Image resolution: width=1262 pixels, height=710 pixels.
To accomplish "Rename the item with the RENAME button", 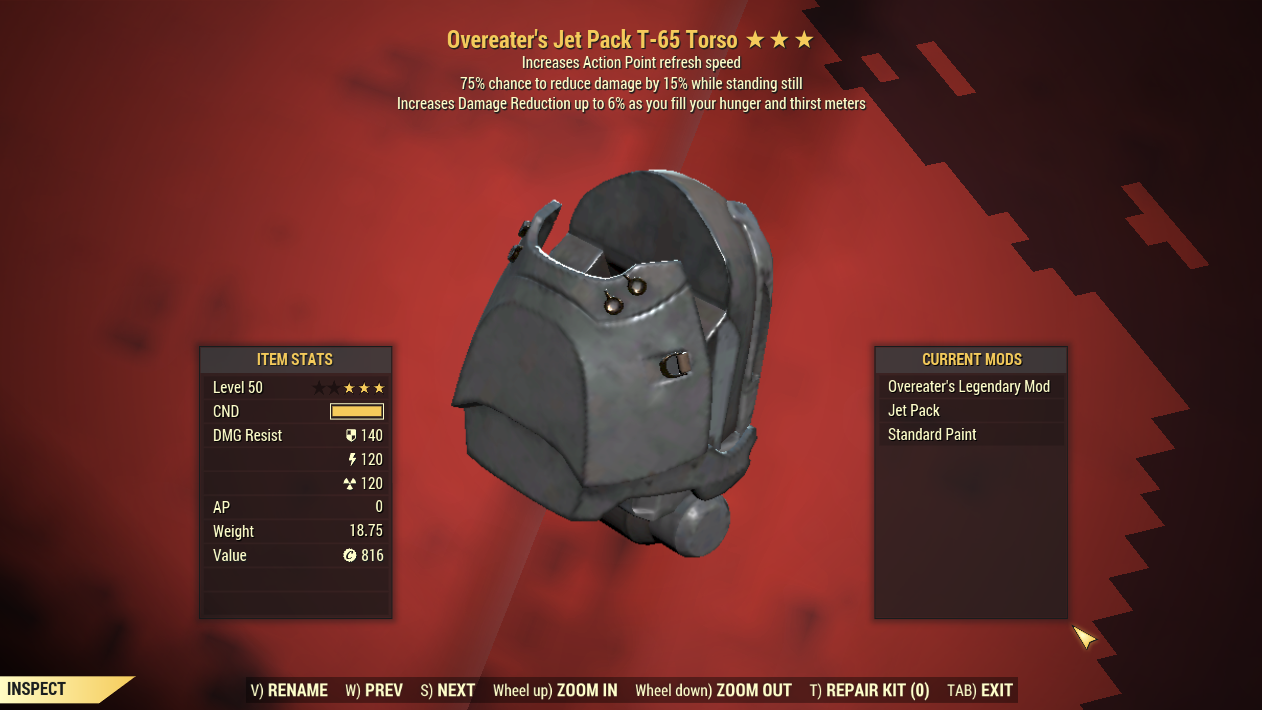I will click(289, 690).
